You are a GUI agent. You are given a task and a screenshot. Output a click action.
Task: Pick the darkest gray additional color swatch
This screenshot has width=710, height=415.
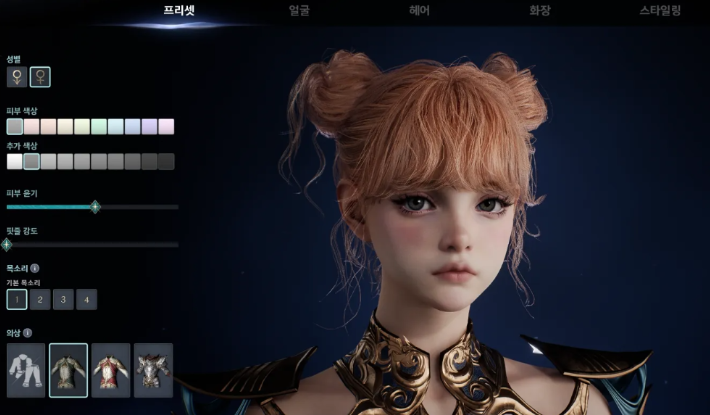(x=166, y=161)
